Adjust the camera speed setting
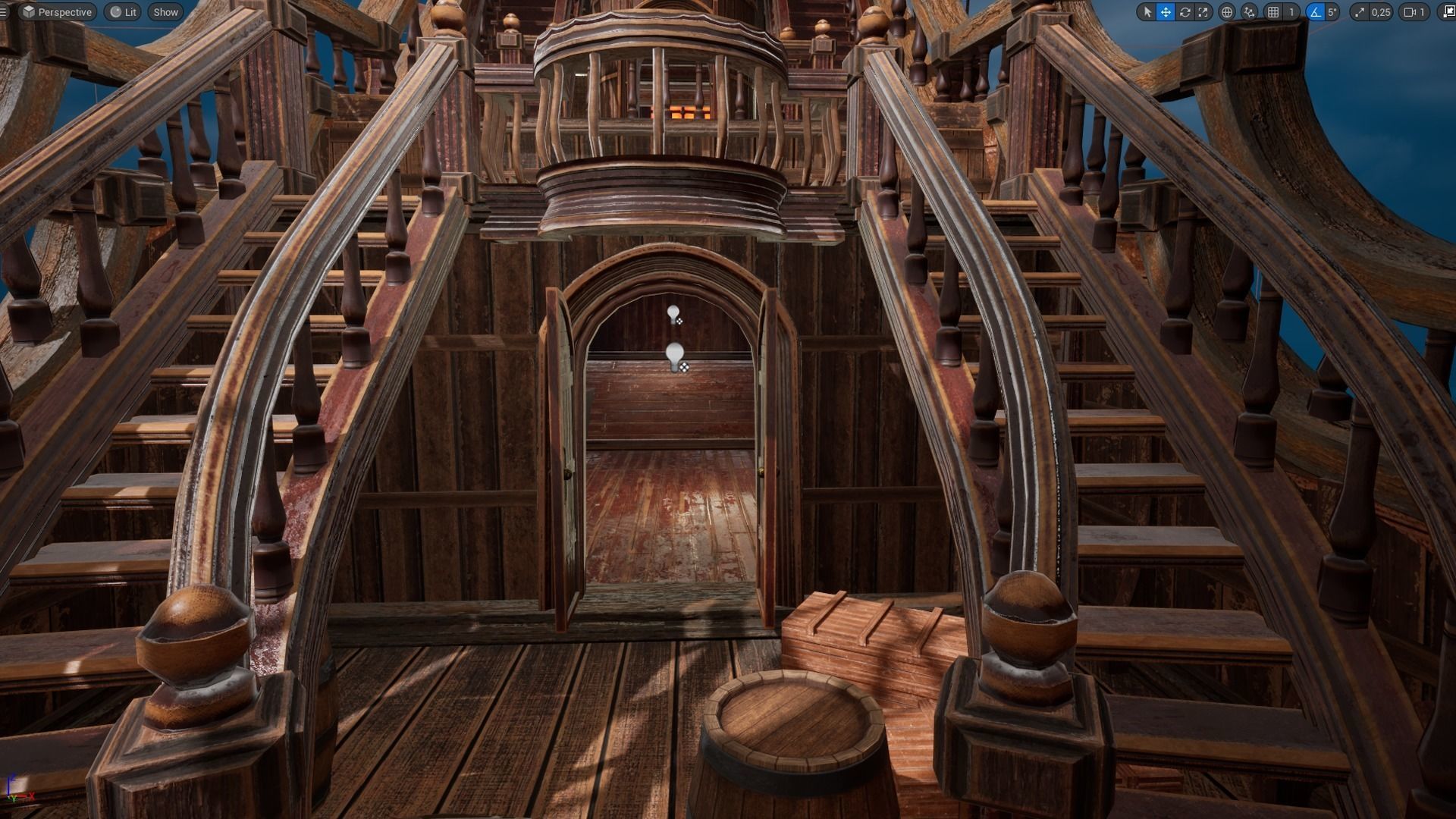 (1414, 12)
